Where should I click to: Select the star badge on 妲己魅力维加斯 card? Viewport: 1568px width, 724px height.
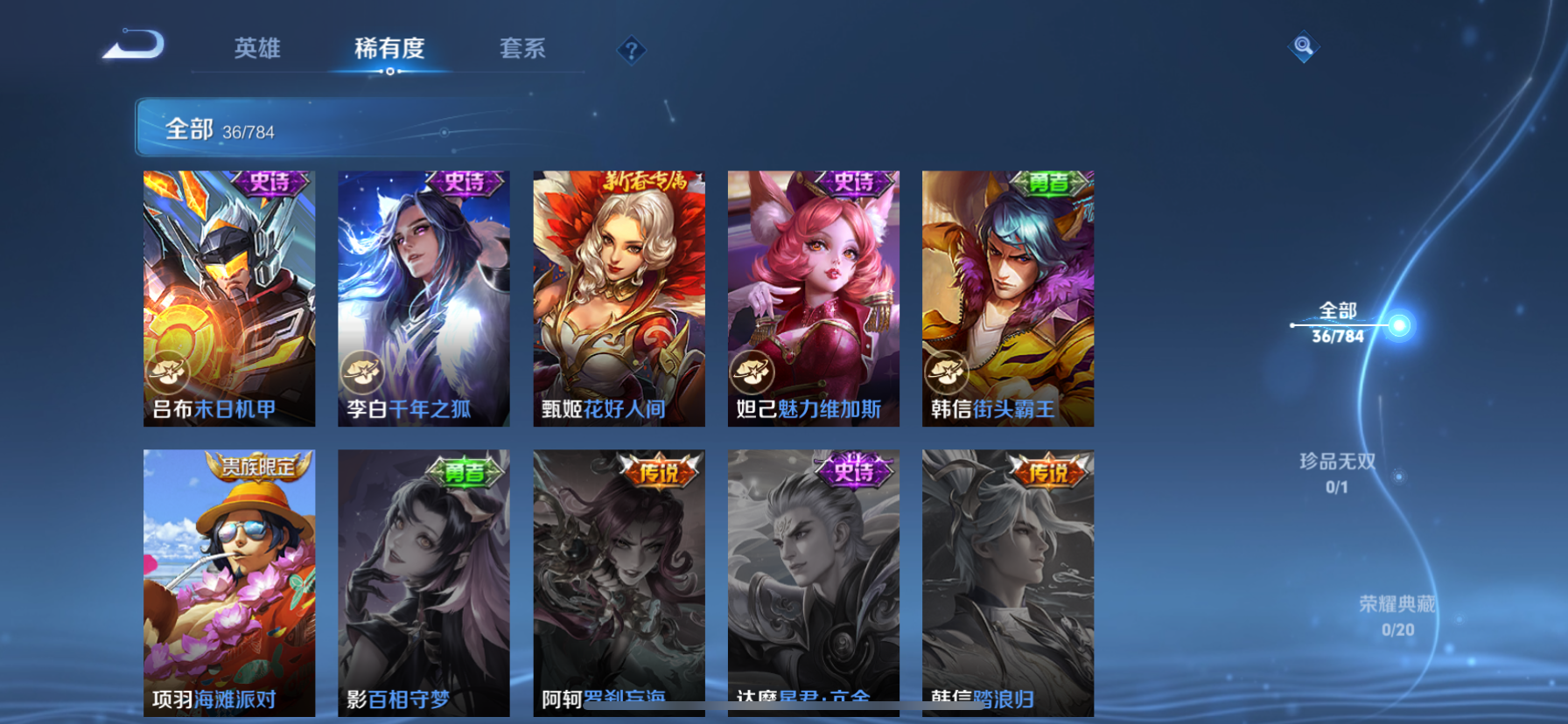pos(752,372)
